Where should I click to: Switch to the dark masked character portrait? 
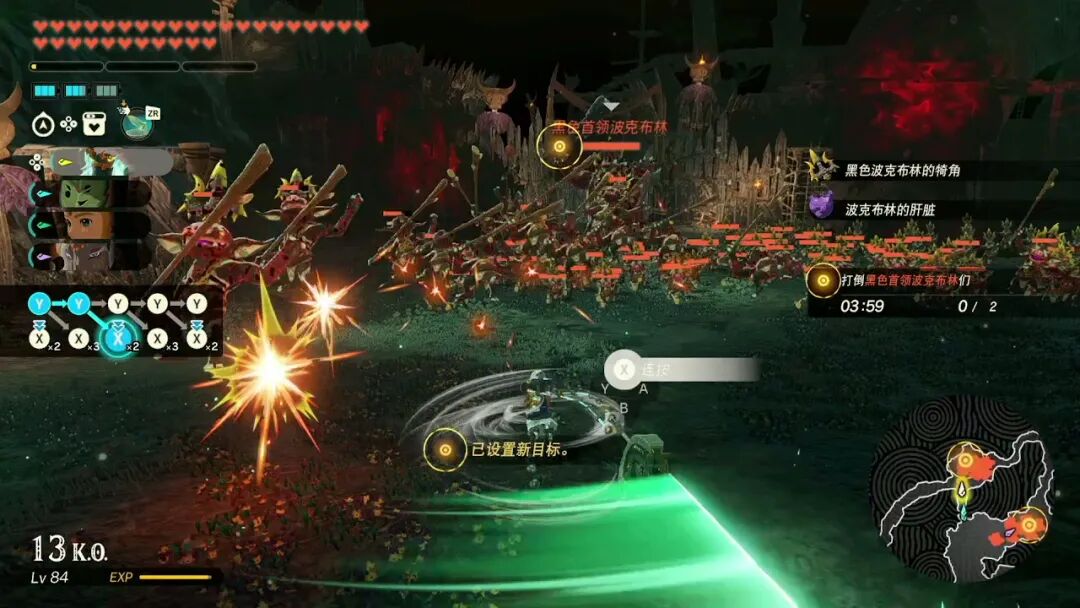pyautogui.click(x=89, y=255)
